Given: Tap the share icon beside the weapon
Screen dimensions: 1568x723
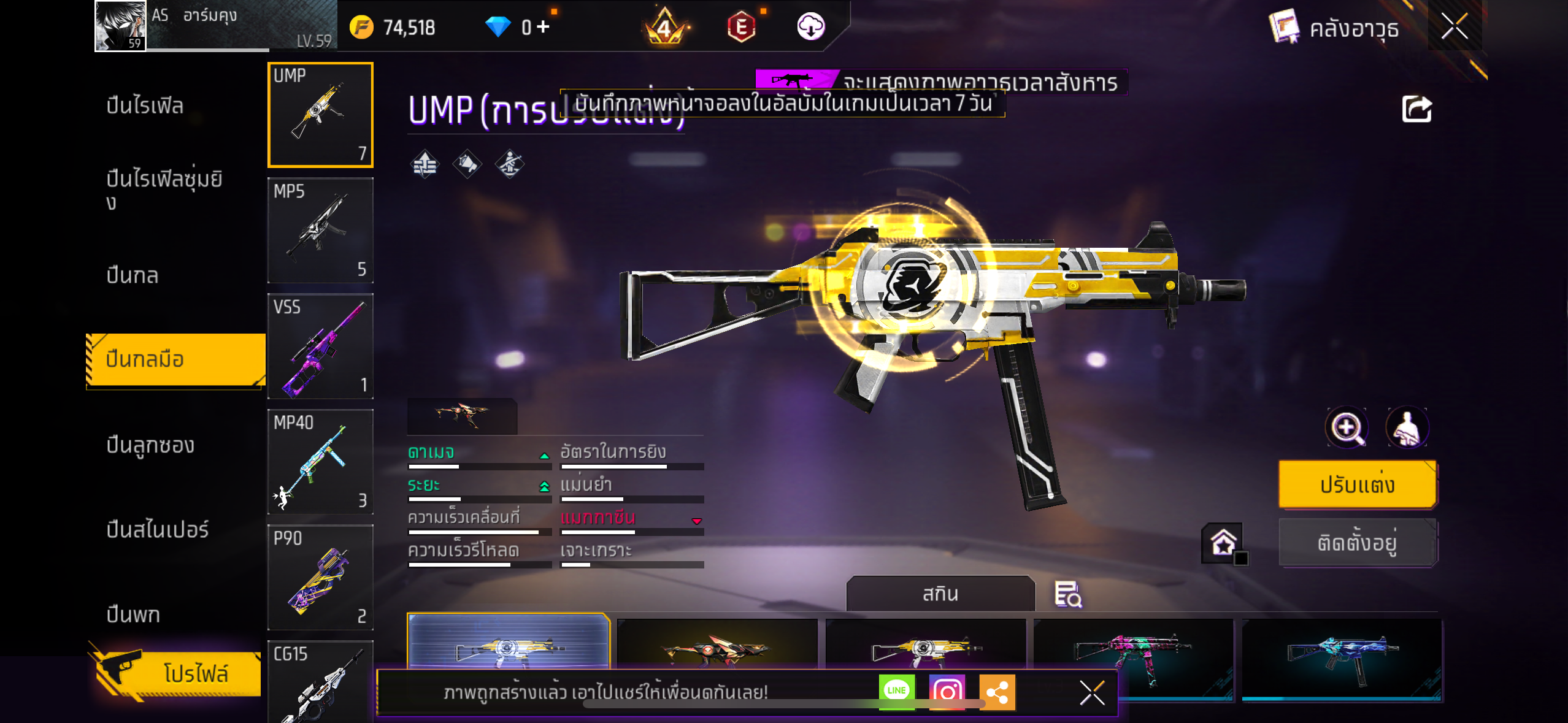Looking at the screenshot, I should [1416, 110].
